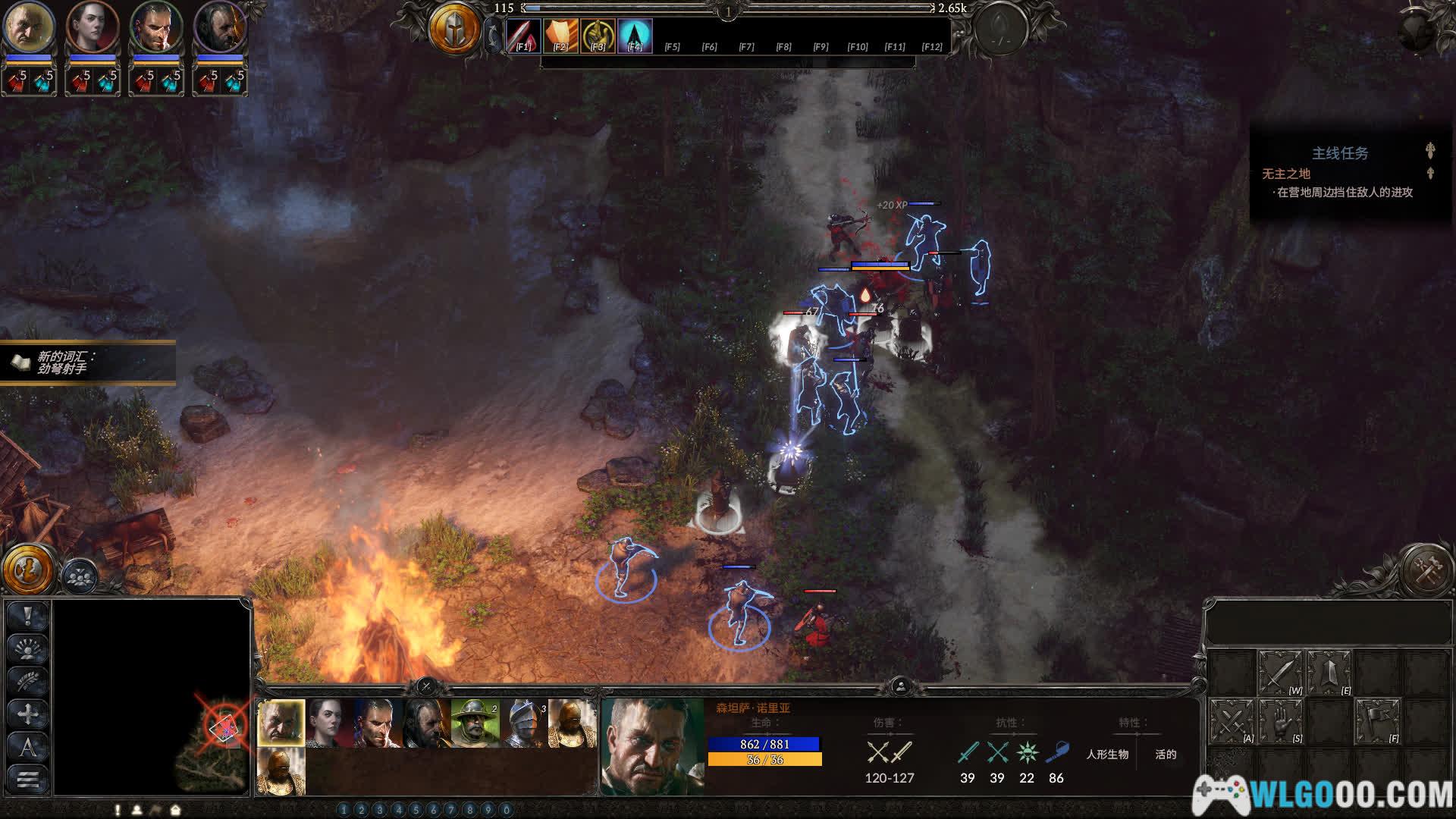Cast the cyan arrowhead ability

(635, 35)
